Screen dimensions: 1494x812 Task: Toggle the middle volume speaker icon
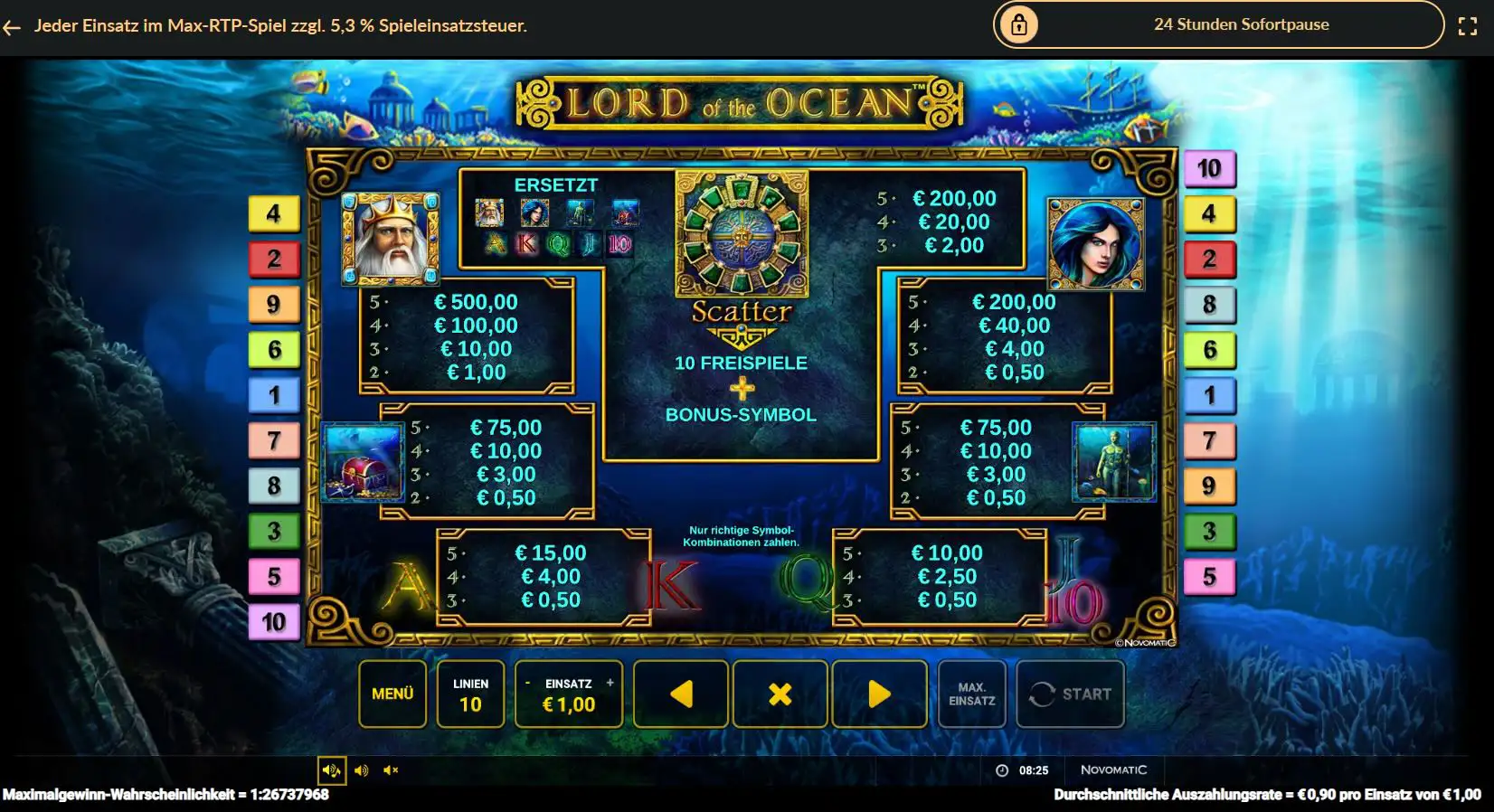tap(363, 770)
